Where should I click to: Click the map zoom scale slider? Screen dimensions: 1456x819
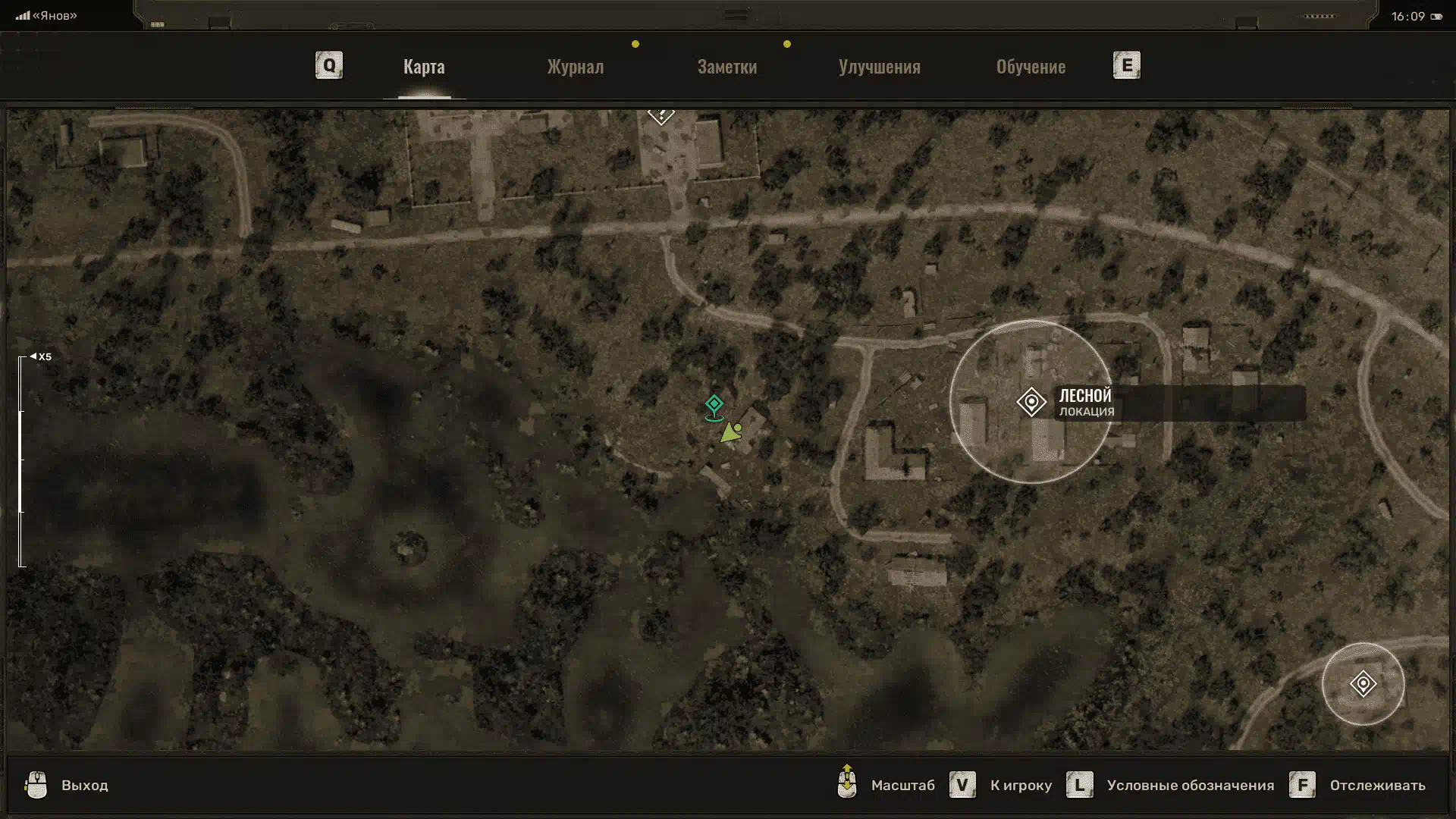coord(22,460)
